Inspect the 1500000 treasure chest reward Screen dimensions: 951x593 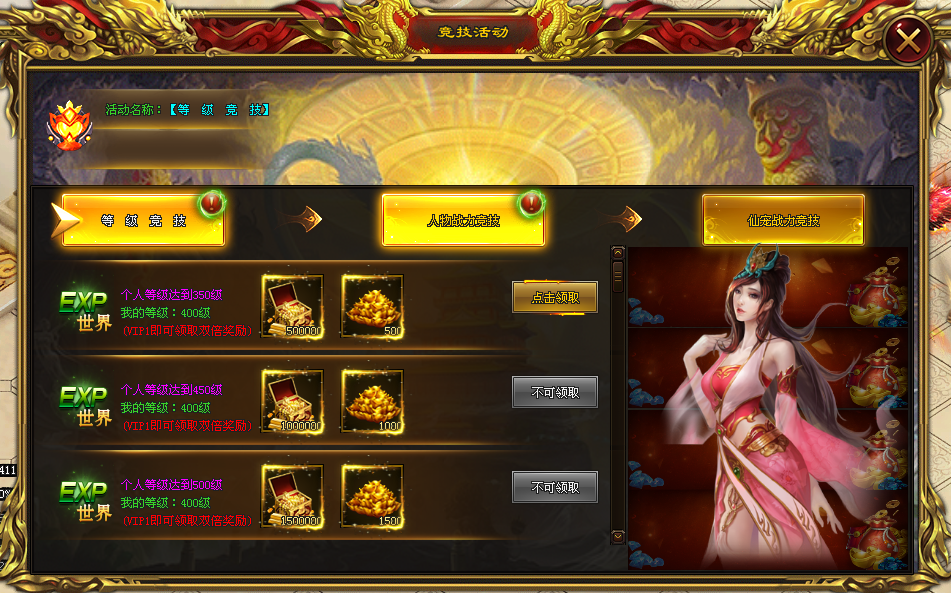pyautogui.click(x=292, y=496)
